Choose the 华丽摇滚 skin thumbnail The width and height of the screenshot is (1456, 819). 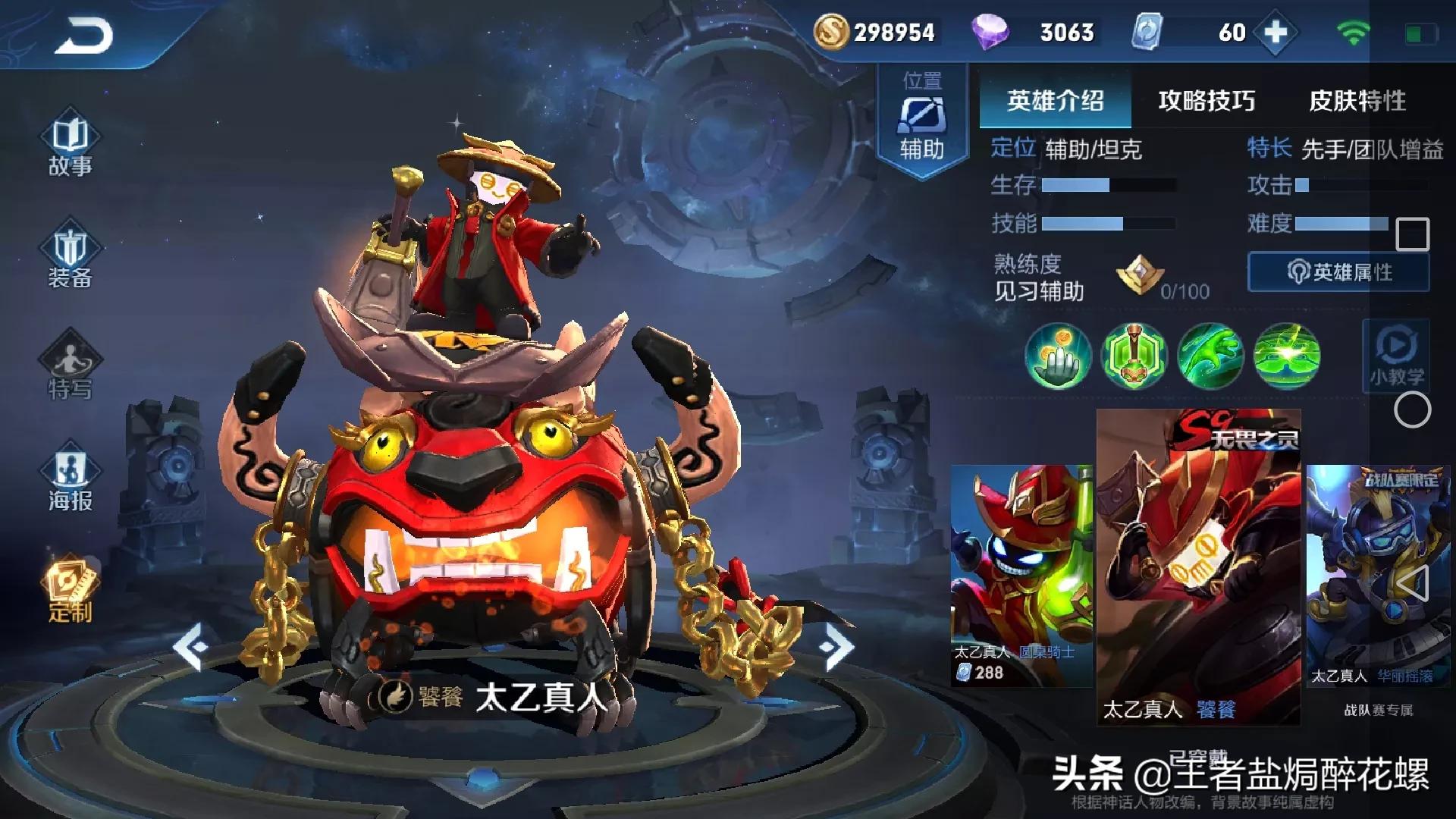tap(1377, 575)
